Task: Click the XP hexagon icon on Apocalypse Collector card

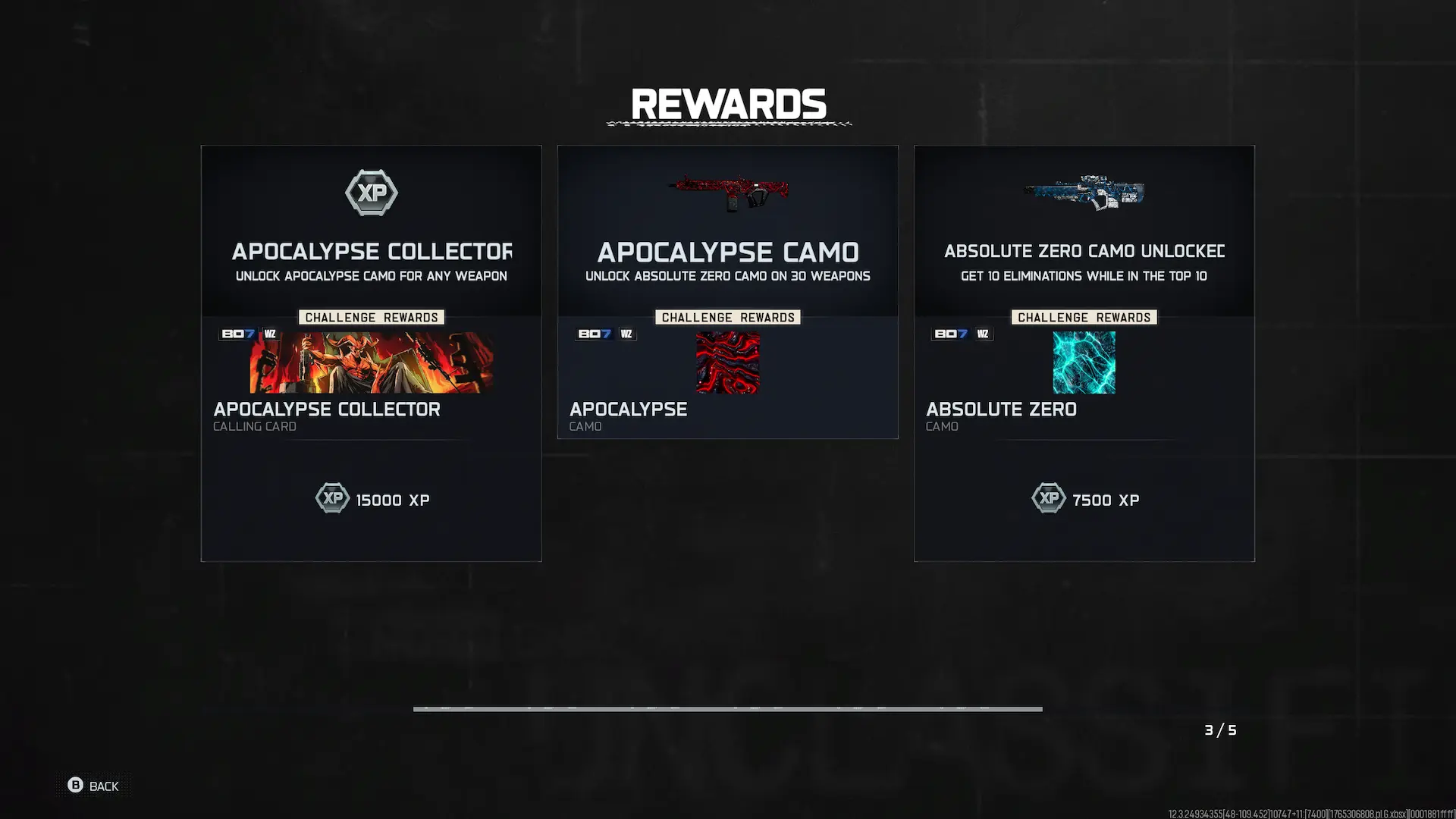Action: coord(371,193)
